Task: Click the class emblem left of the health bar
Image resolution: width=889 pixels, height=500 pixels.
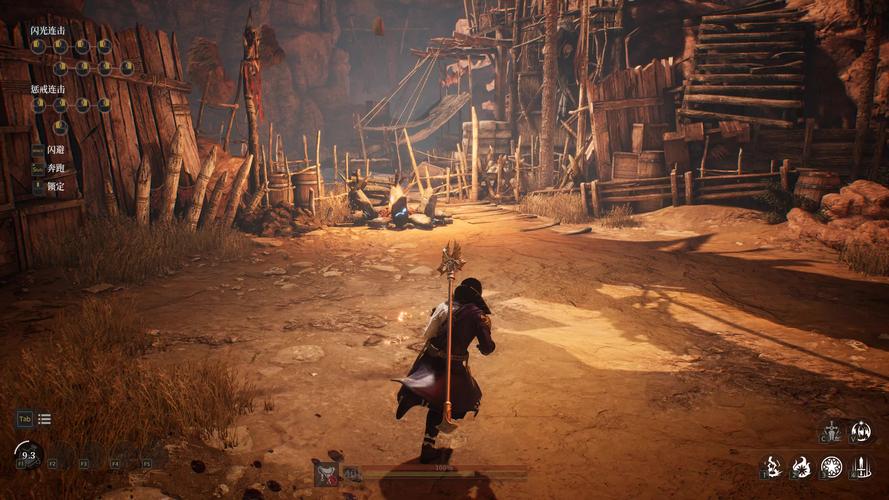Action: (326, 473)
